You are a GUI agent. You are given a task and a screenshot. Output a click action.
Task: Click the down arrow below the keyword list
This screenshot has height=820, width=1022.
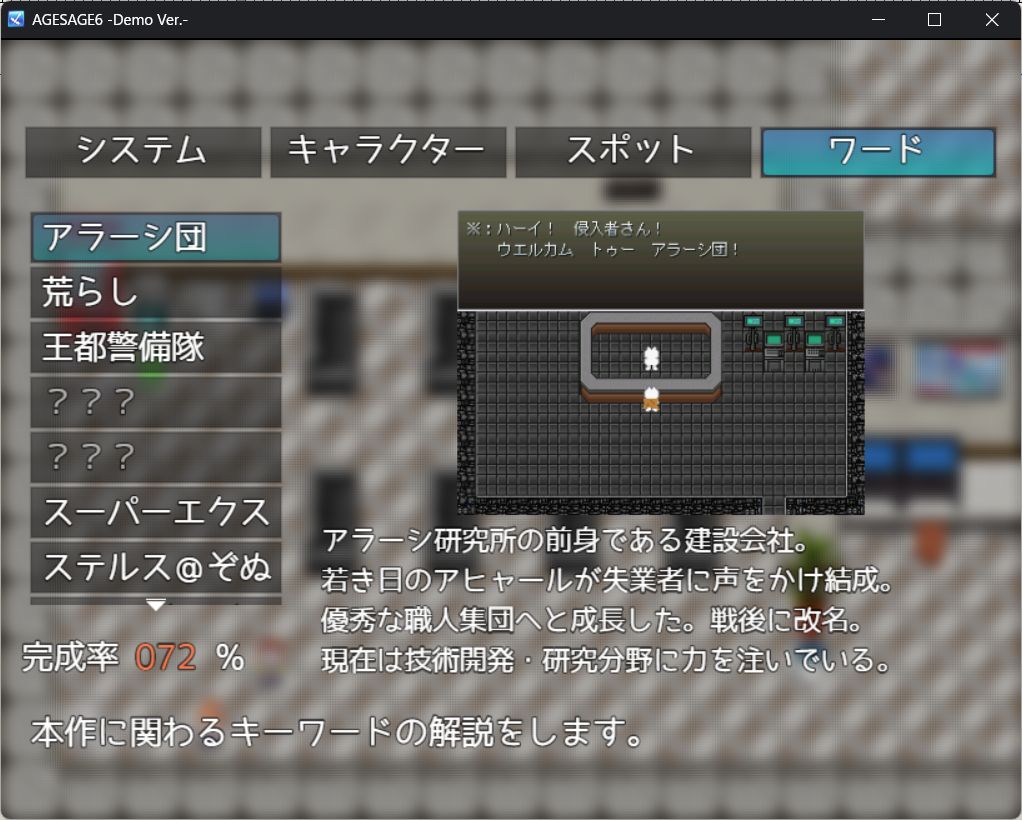click(156, 605)
